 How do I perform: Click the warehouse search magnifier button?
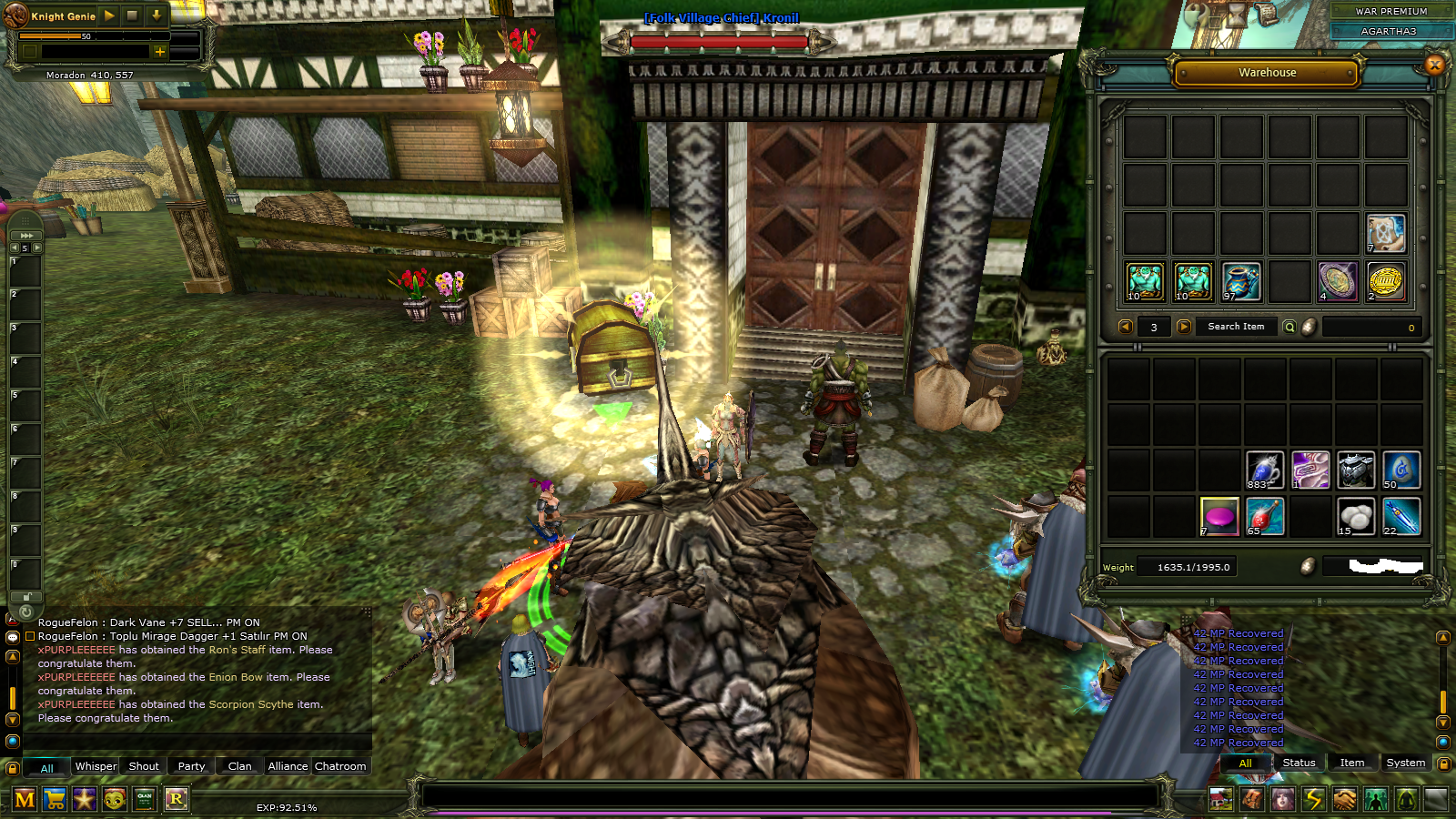click(x=1289, y=327)
